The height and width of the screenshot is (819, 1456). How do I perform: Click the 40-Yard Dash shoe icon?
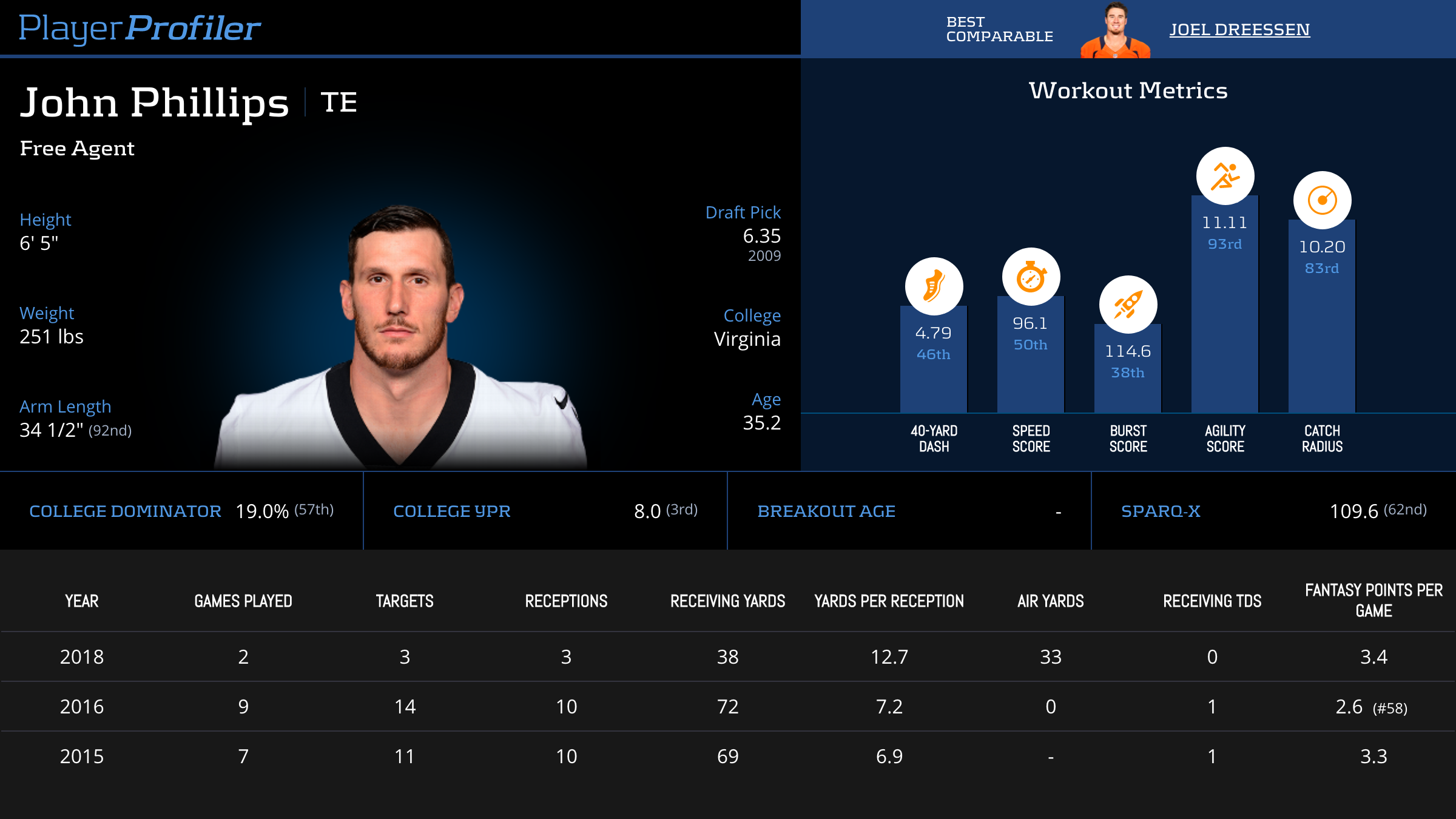click(934, 286)
